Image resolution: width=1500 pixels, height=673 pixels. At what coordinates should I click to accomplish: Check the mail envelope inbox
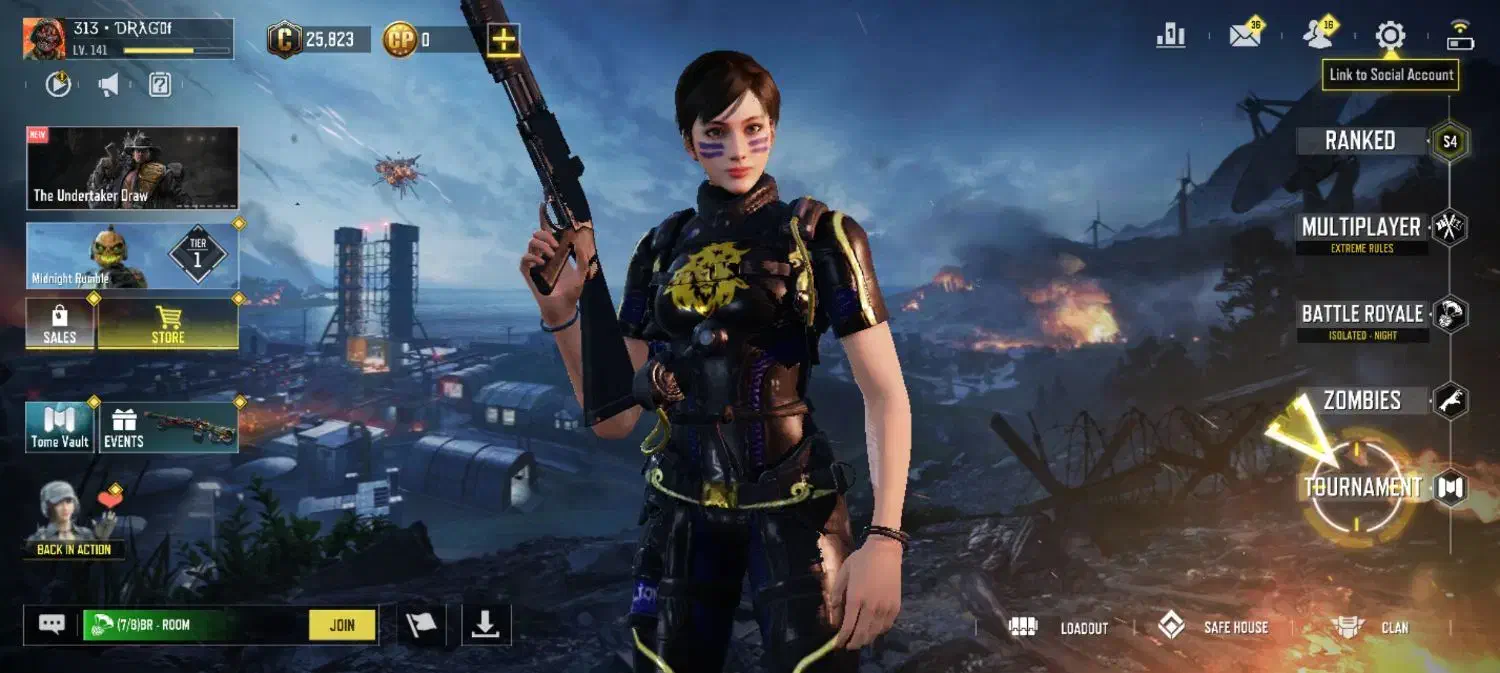coord(1244,37)
